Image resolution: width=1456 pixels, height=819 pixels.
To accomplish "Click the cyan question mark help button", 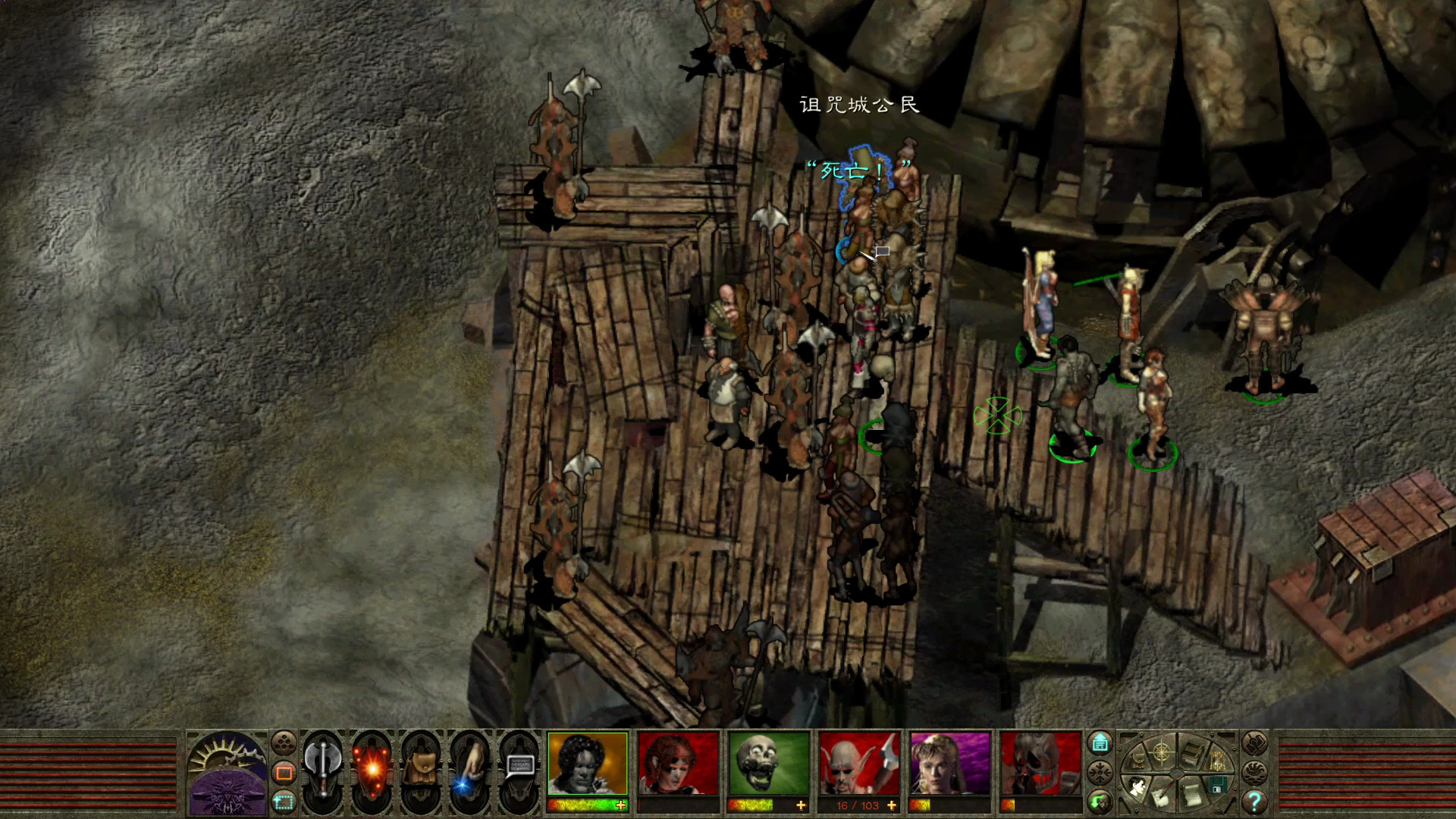I will (1254, 801).
